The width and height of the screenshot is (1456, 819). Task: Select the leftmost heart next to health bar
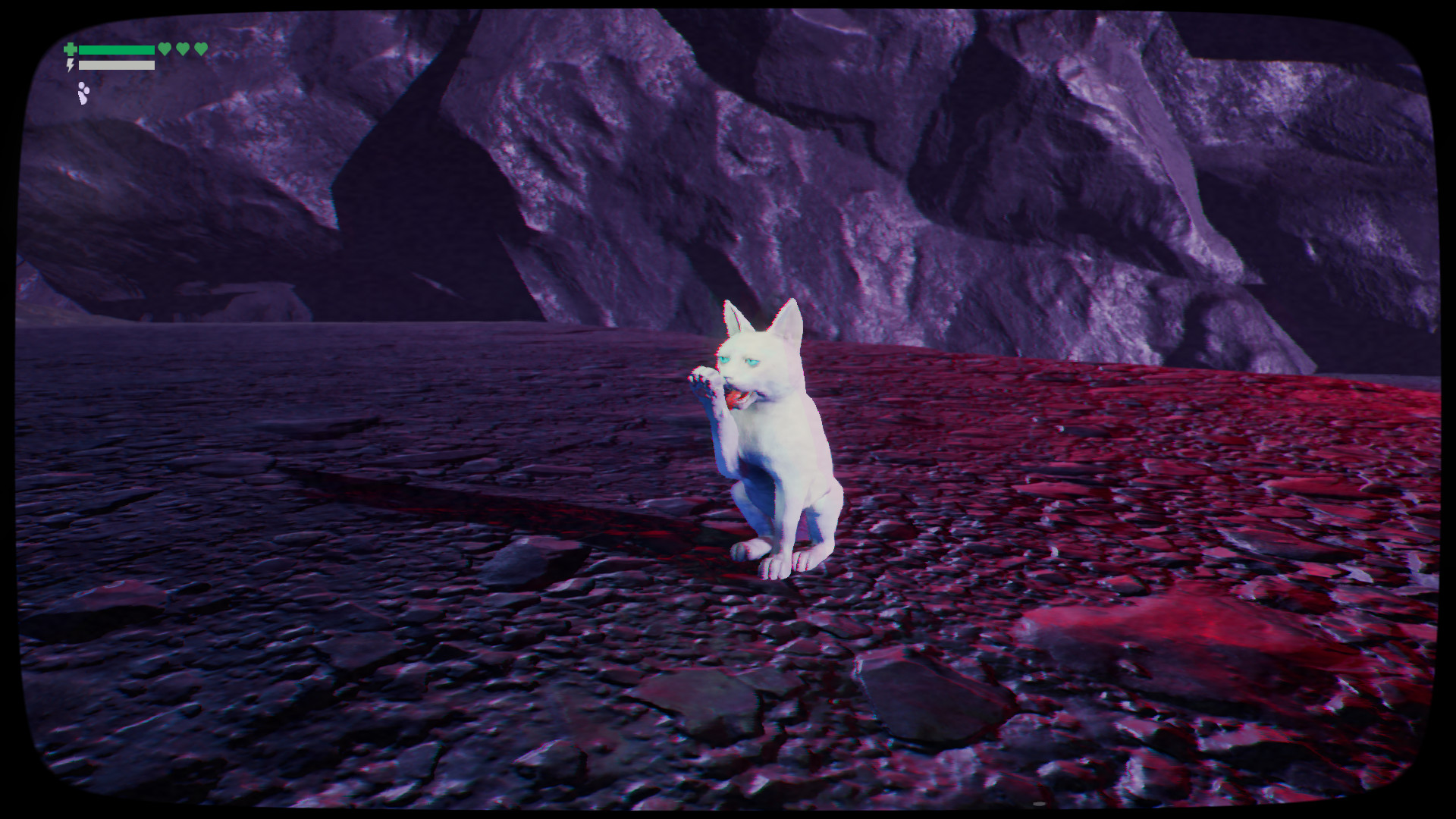(x=165, y=49)
